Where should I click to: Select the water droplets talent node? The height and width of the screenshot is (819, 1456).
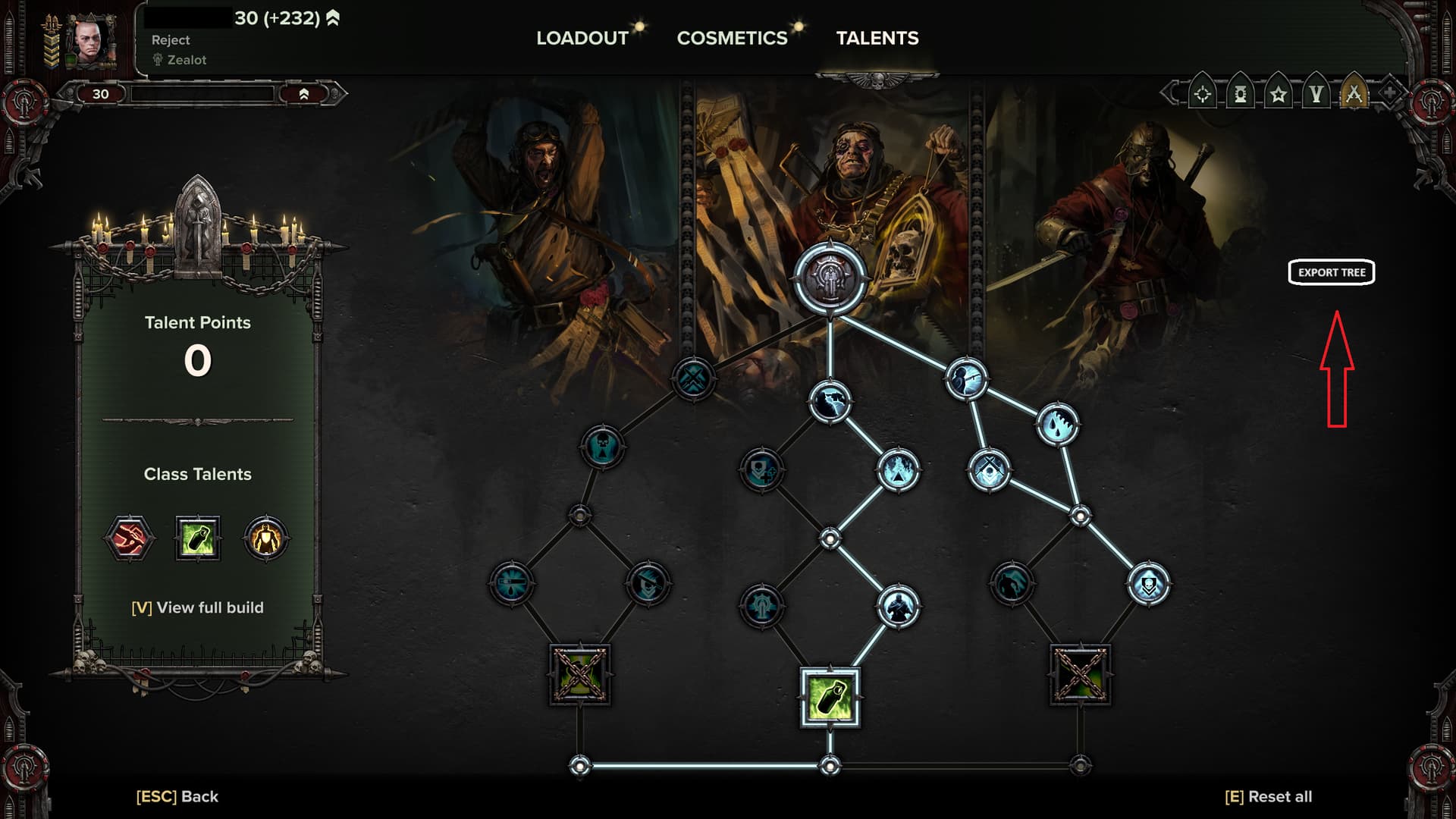point(1057,425)
